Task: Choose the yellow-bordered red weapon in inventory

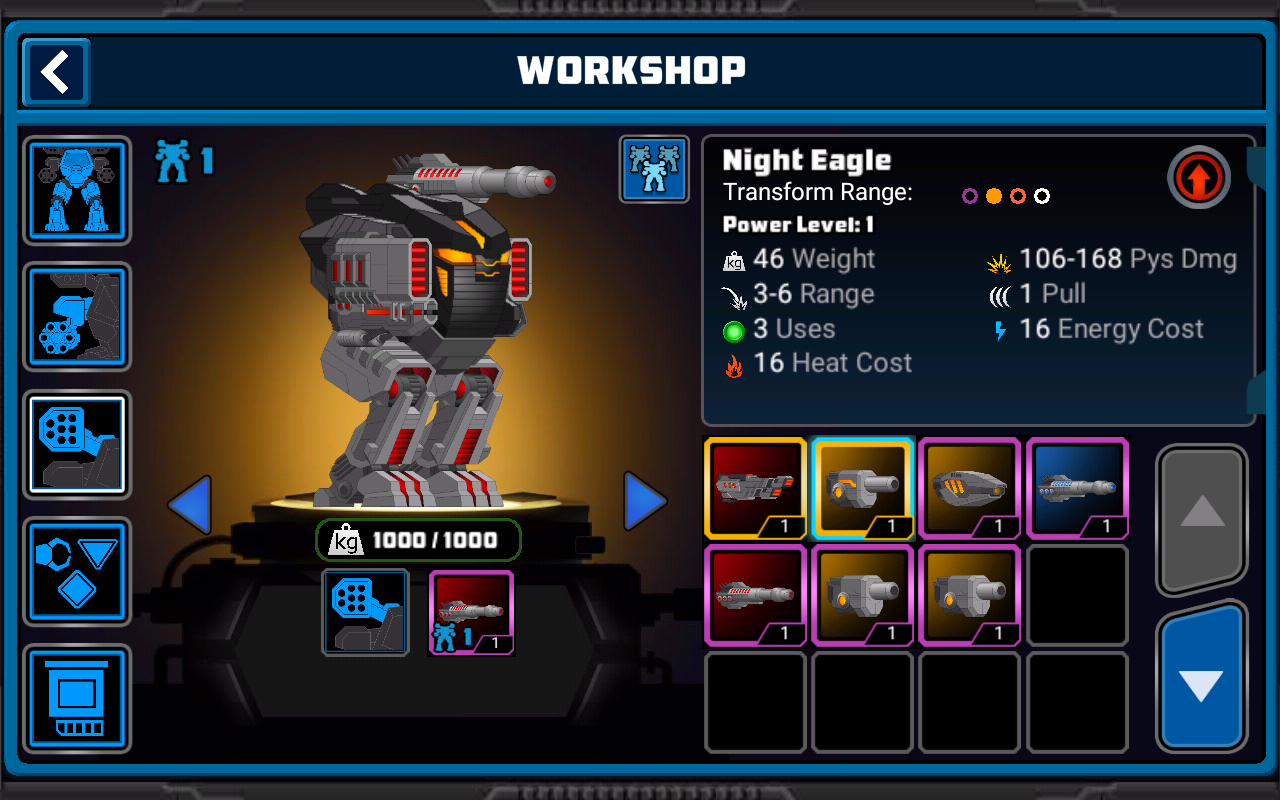Action: pos(755,488)
